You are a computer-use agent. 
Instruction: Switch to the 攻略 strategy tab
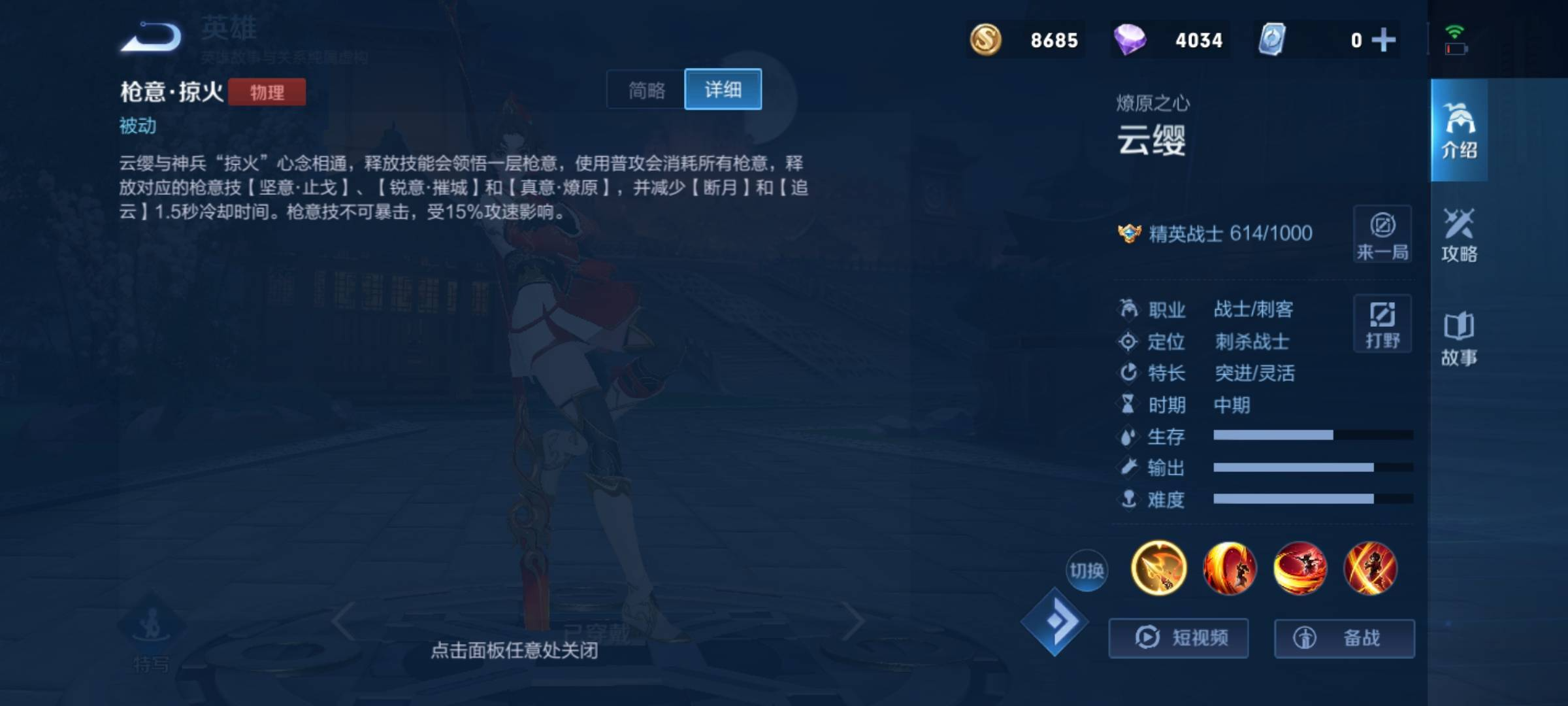tap(1459, 235)
